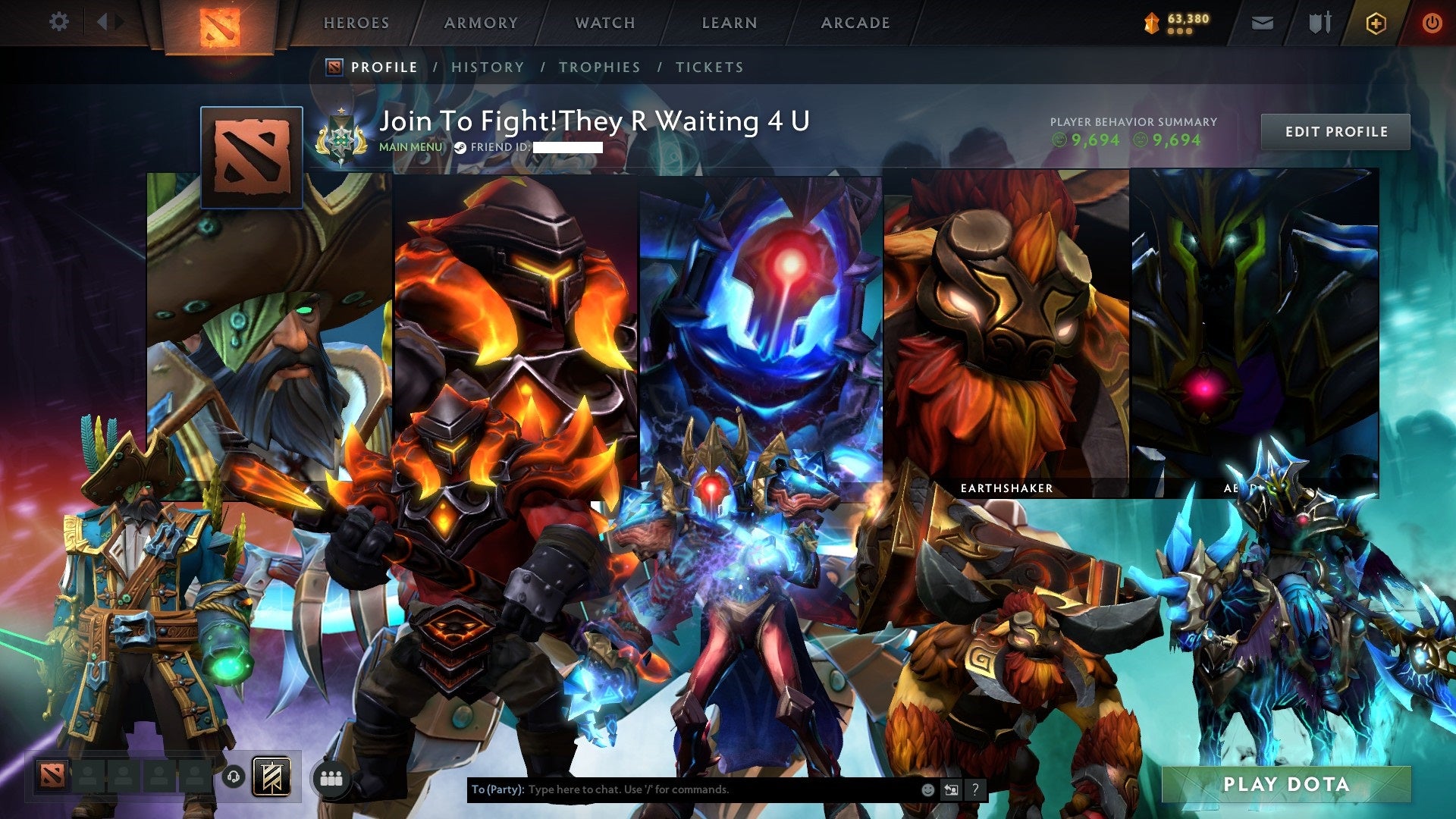The height and width of the screenshot is (819, 1456).
Task: Open the mail notifications envelope icon
Action: (1261, 23)
